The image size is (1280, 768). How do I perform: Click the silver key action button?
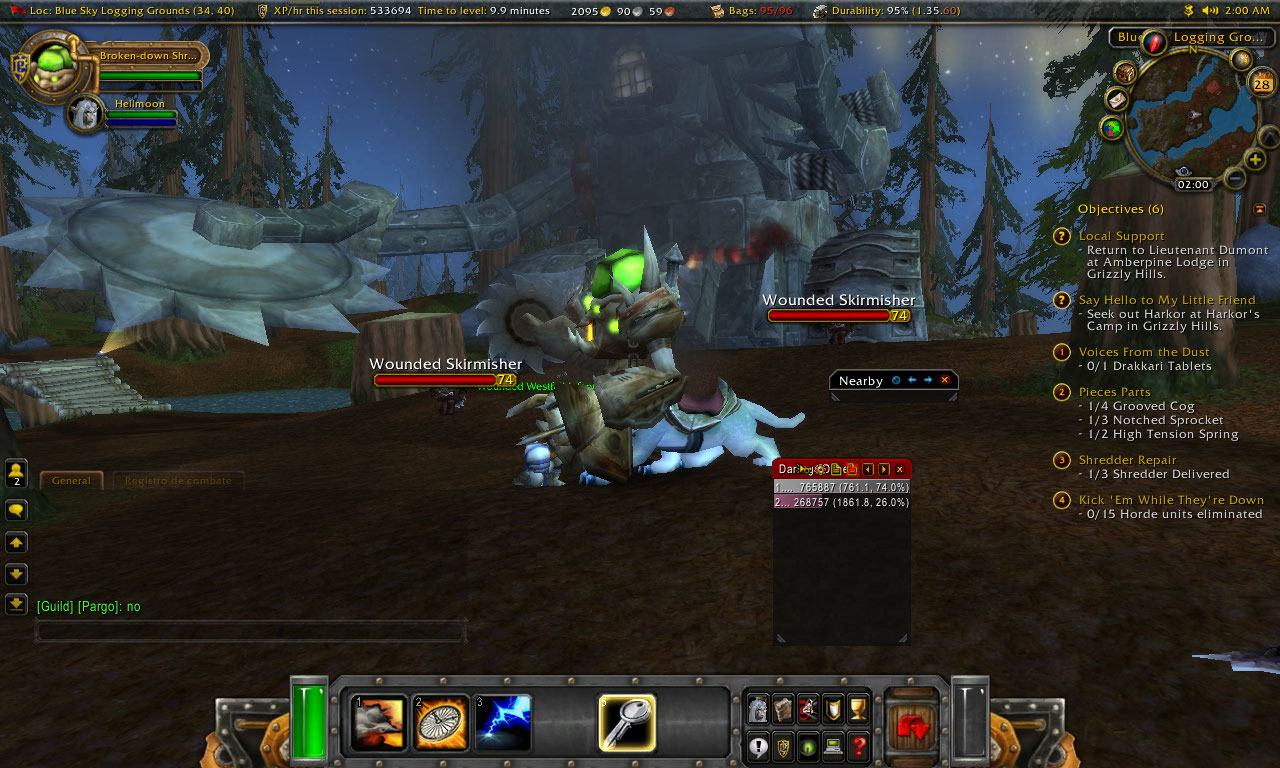pyautogui.click(x=627, y=723)
